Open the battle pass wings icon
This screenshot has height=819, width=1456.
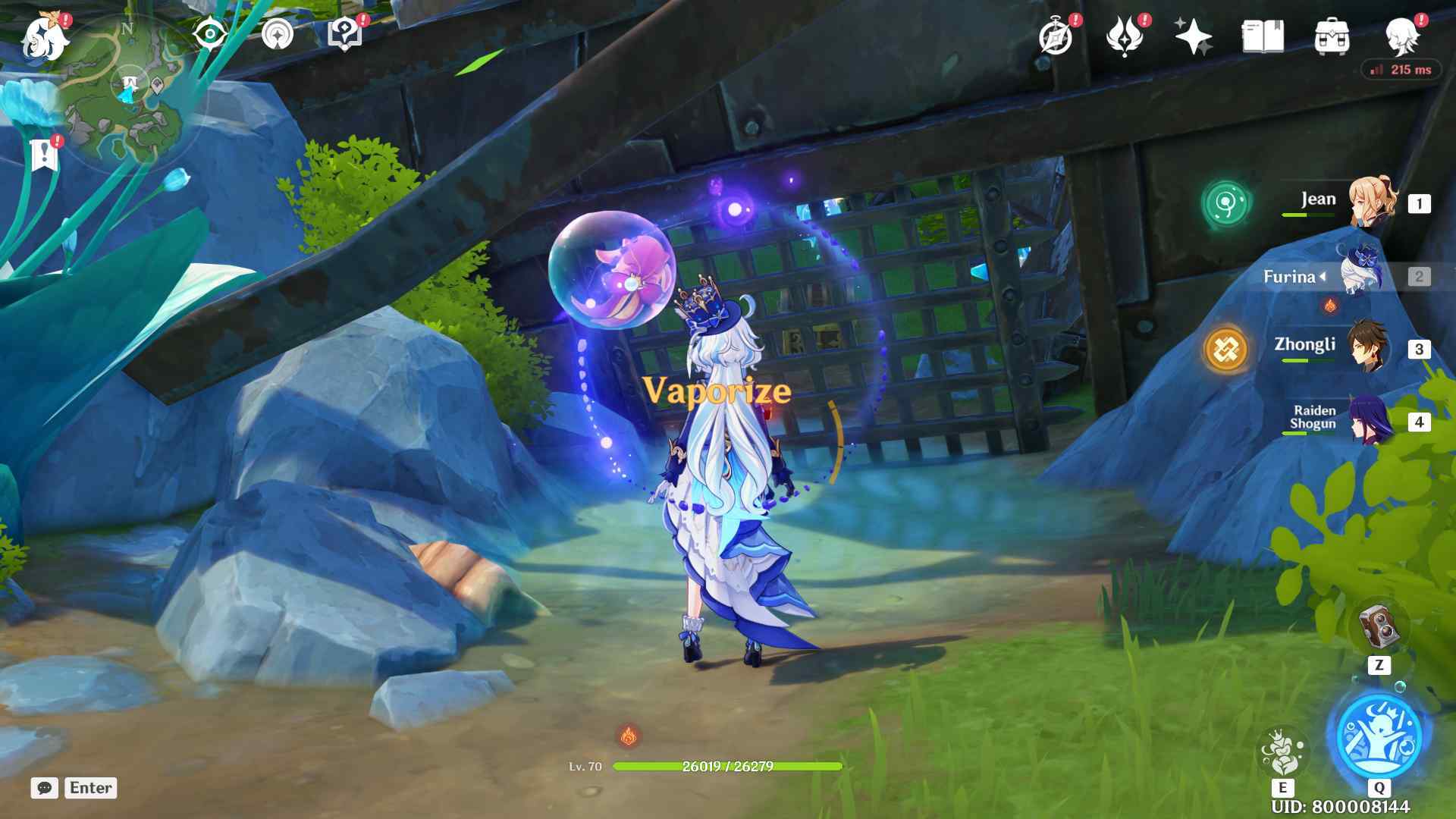pos(1125,36)
